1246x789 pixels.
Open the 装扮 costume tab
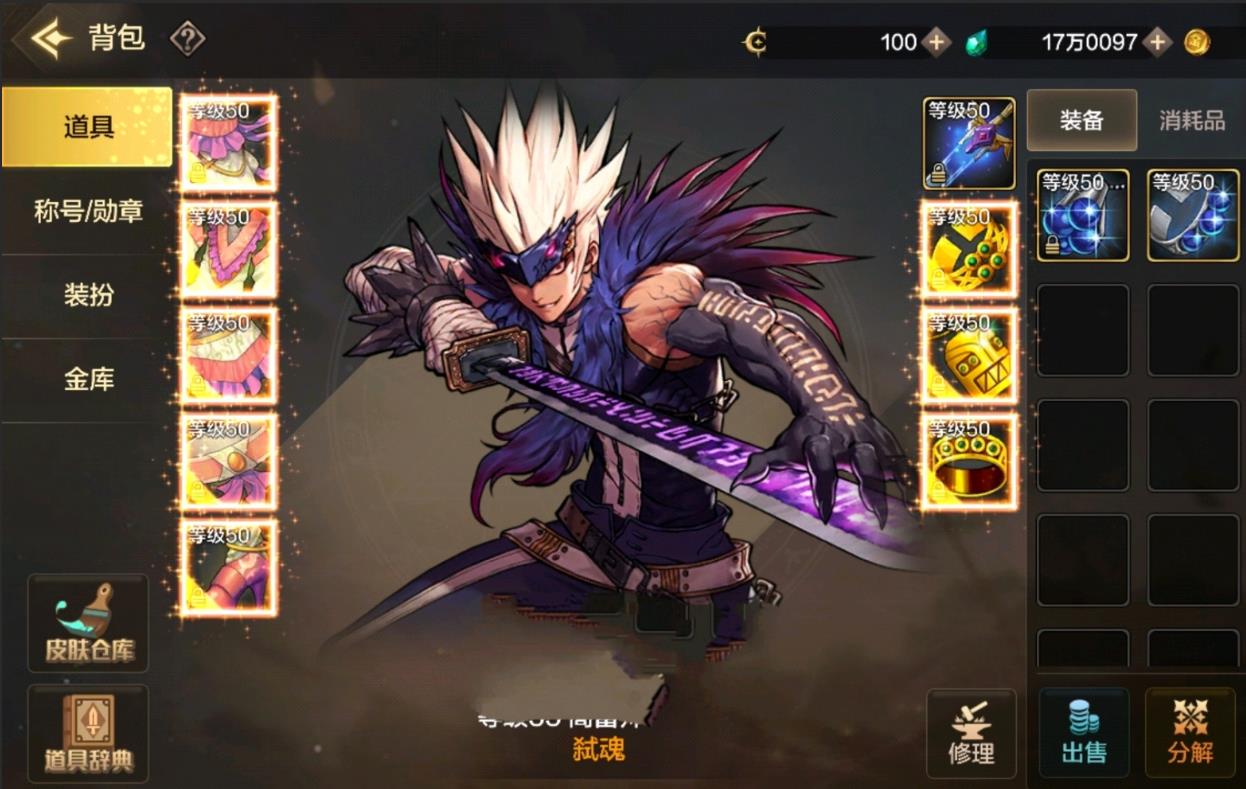click(87, 295)
